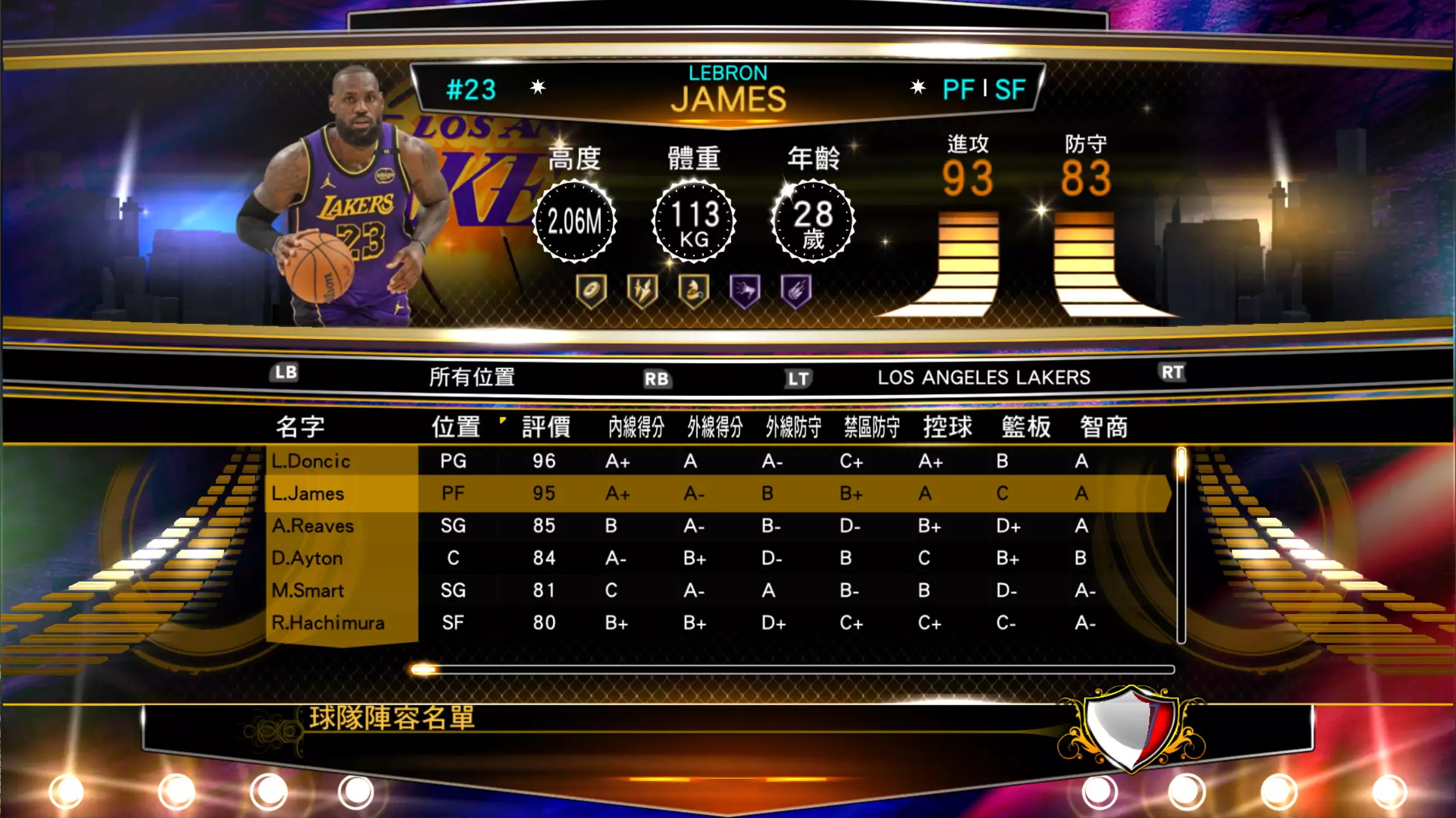Sort by the 控球 ball handling column

pos(947,427)
